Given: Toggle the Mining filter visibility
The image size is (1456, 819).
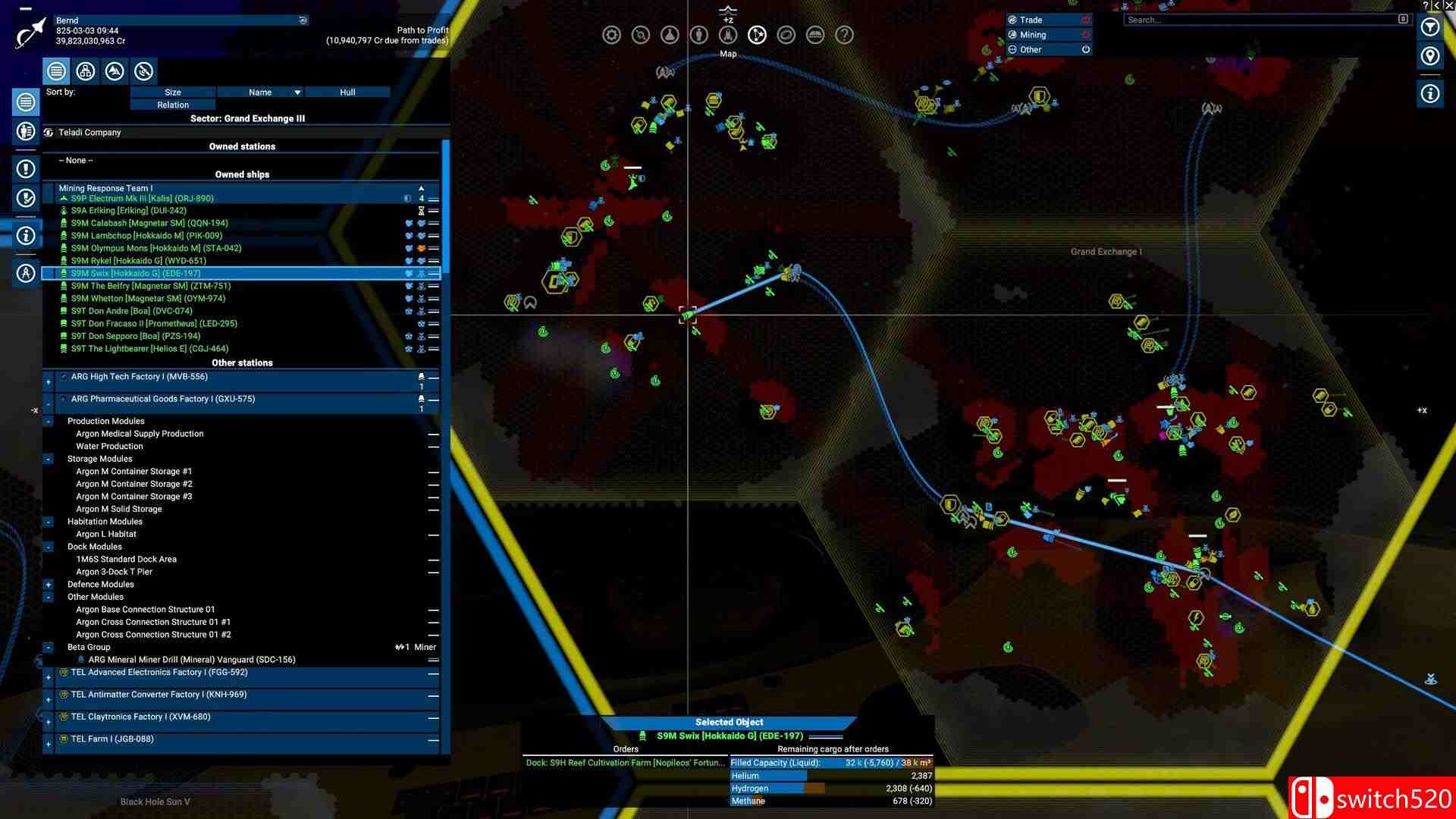Looking at the screenshot, I should point(1086,34).
